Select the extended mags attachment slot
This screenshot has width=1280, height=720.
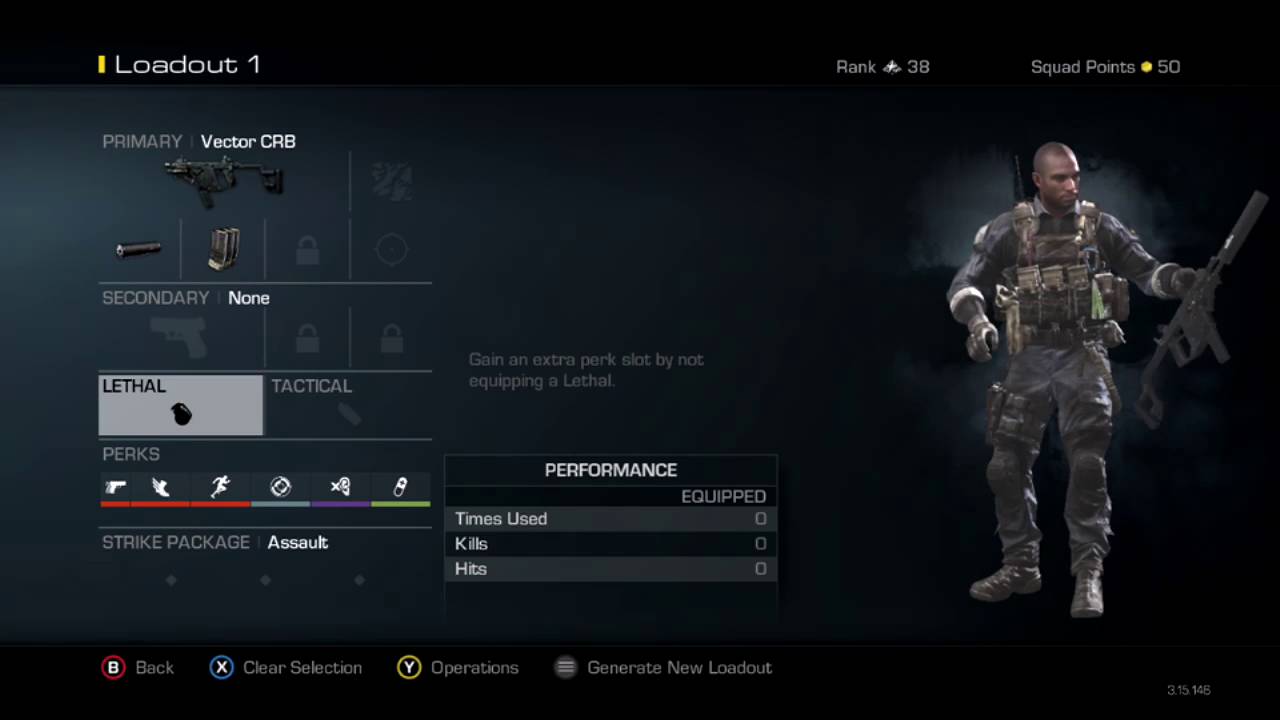223,249
